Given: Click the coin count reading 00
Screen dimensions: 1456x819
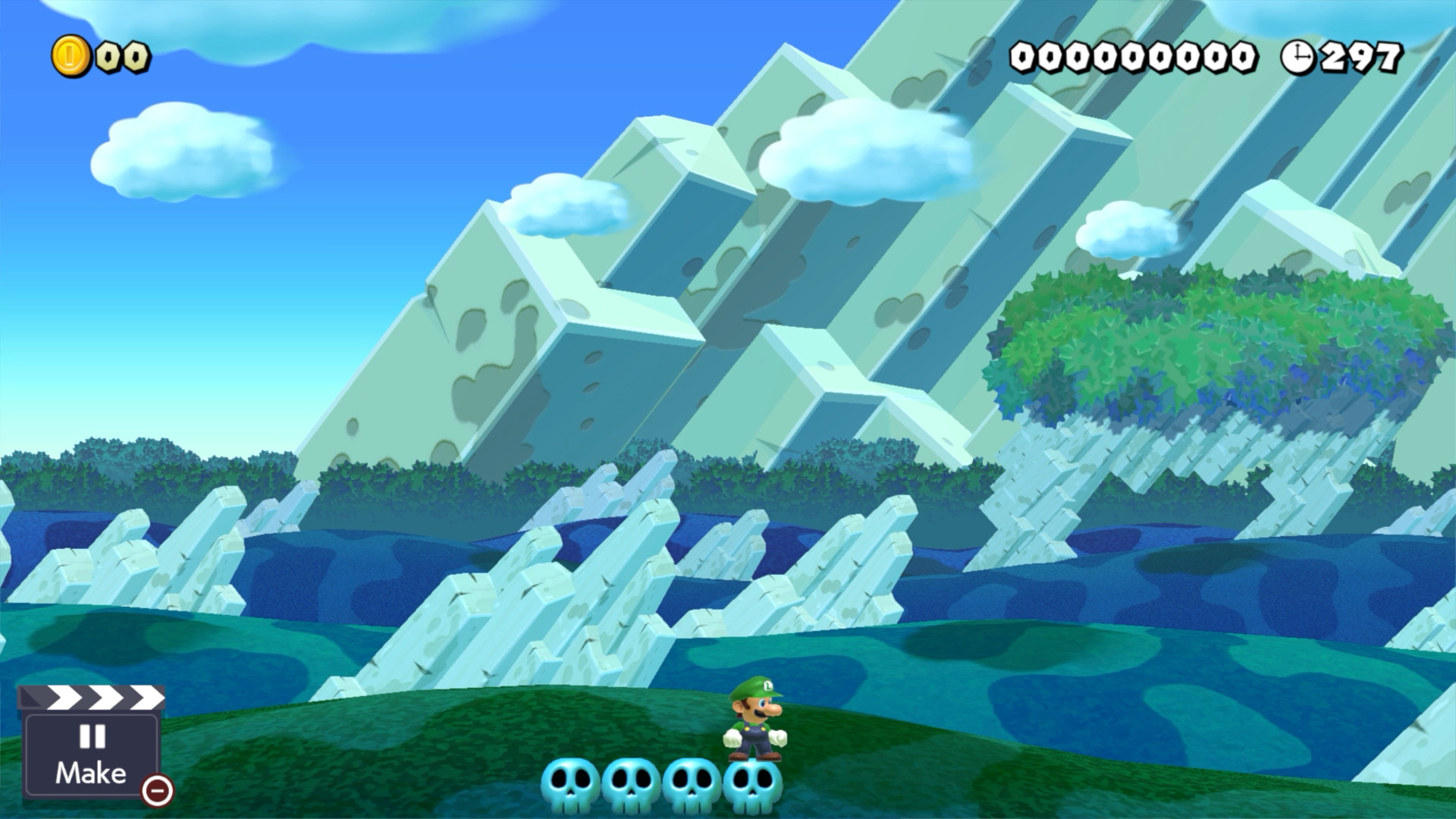Looking at the screenshot, I should pyautogui.click(x=121, y=55).
